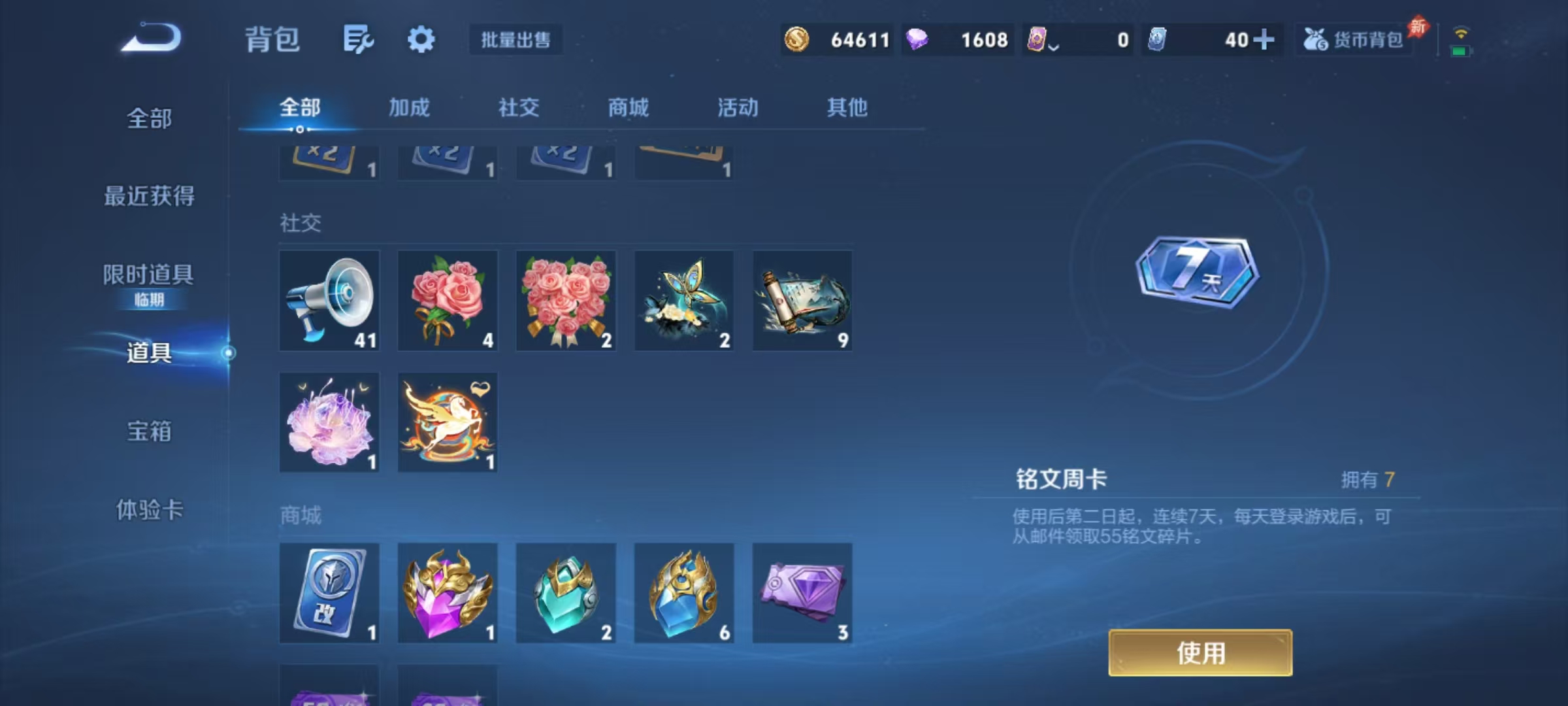
Task: Select the landscape scroll item
Action: pyautogui.click(x=802, y=301)
